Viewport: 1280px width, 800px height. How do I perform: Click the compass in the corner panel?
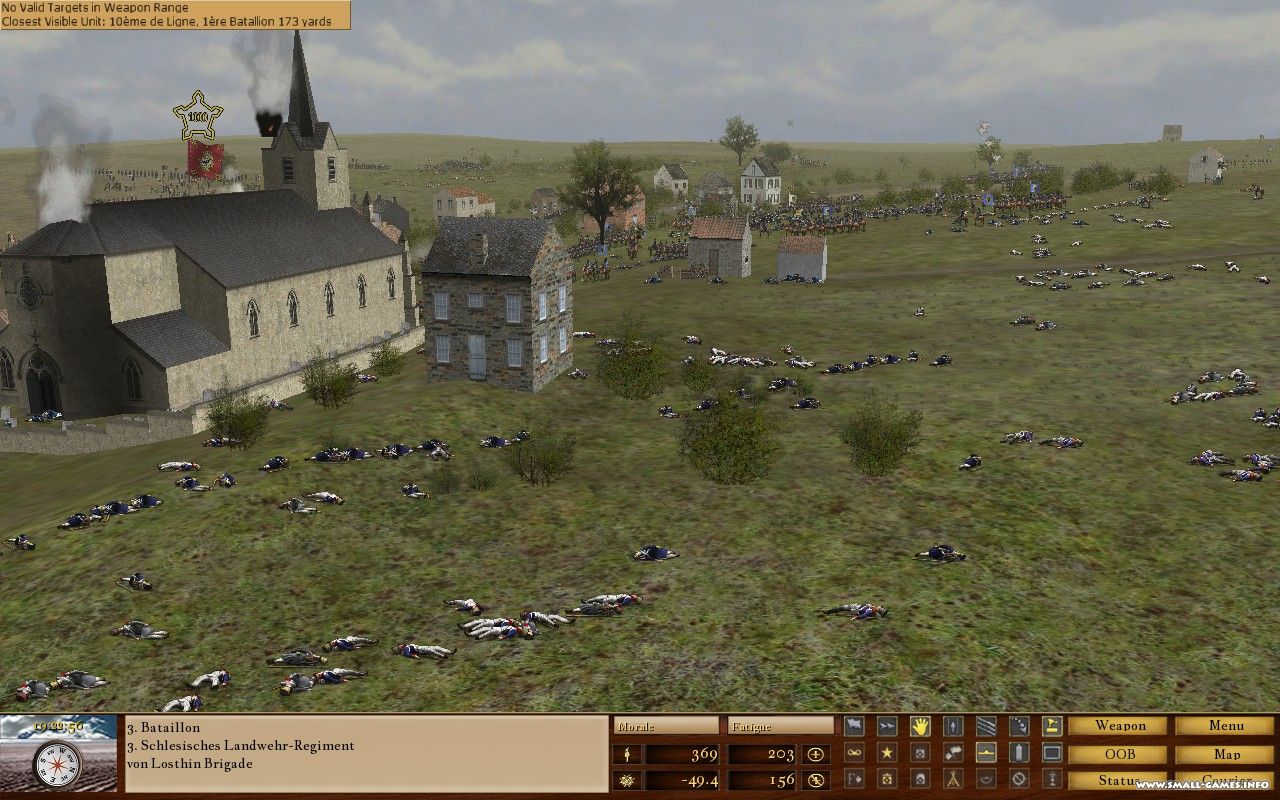click(57, 765)
